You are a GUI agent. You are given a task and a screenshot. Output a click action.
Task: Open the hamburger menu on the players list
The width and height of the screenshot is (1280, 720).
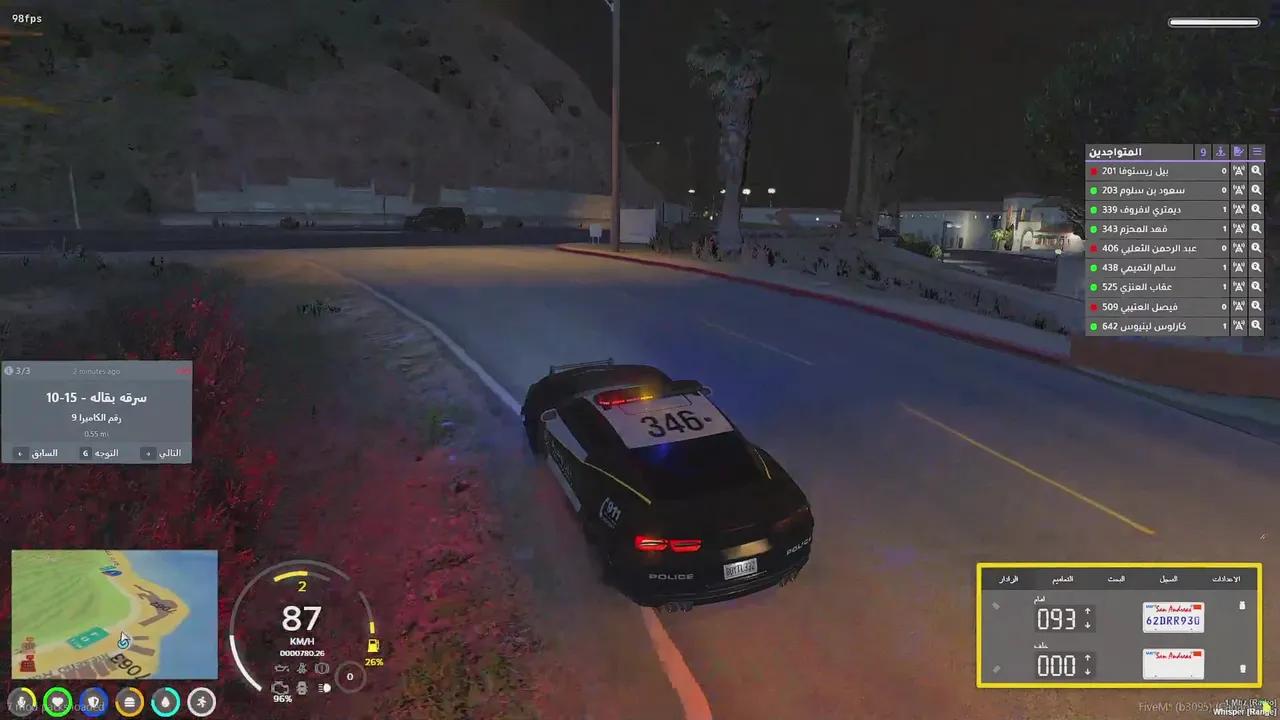(x=1257, y=152)
